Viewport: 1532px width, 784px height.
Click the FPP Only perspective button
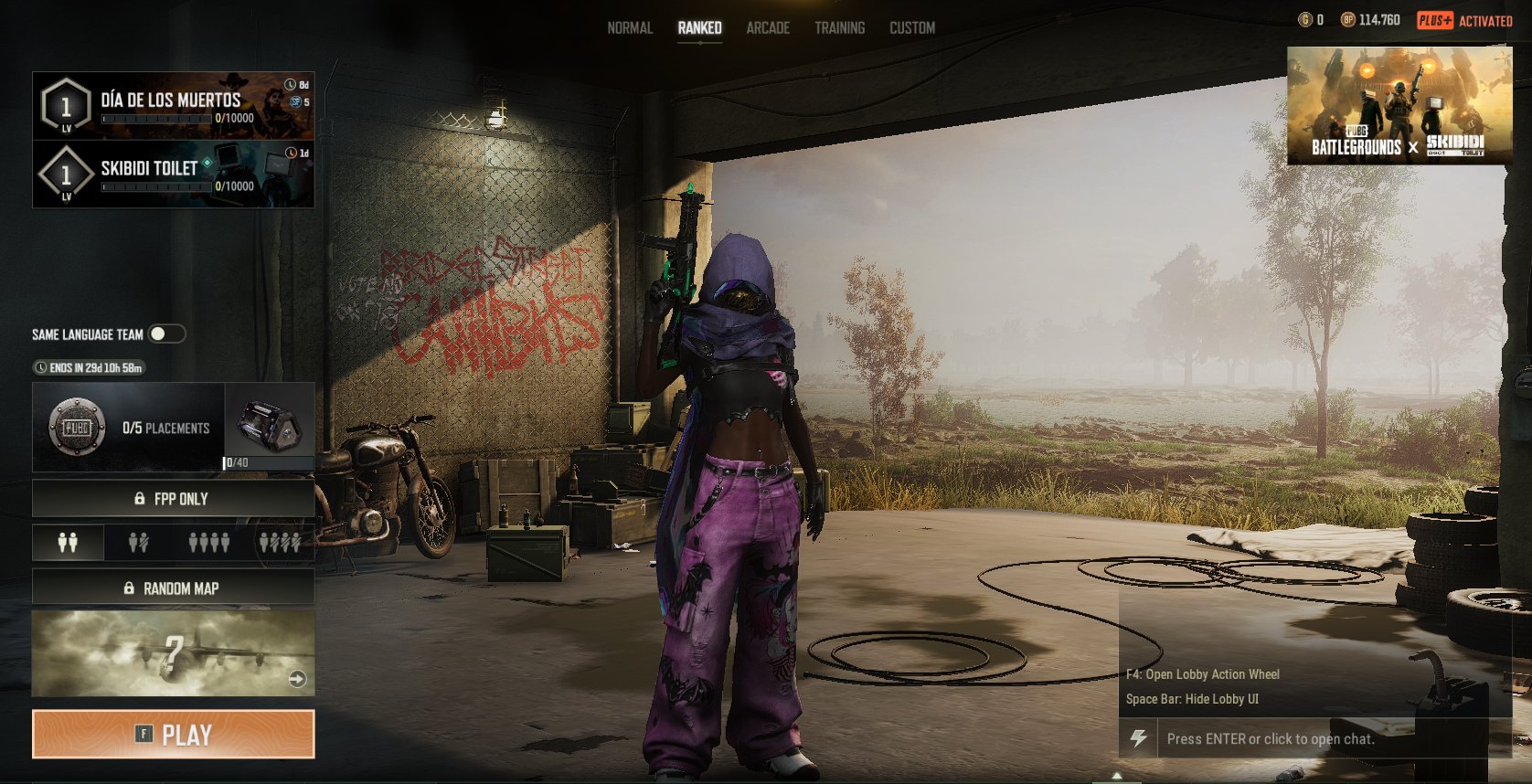coord(174,499)
